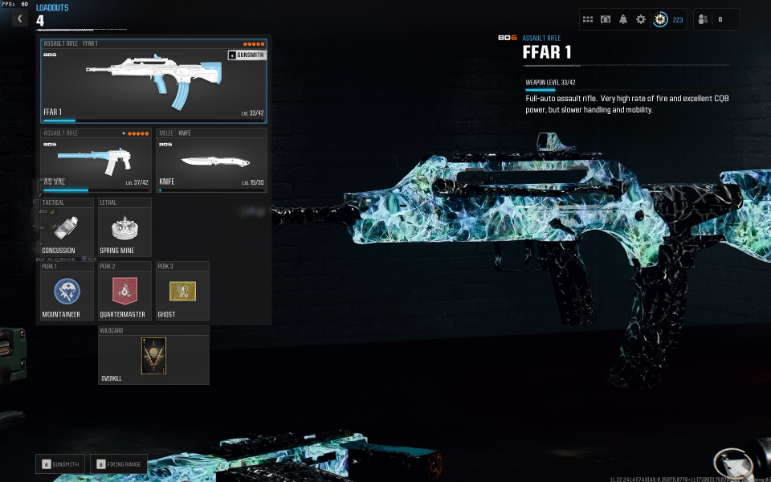Choose the Knife melee slot
The image size is (771, 482).
[x=212, y=161]
